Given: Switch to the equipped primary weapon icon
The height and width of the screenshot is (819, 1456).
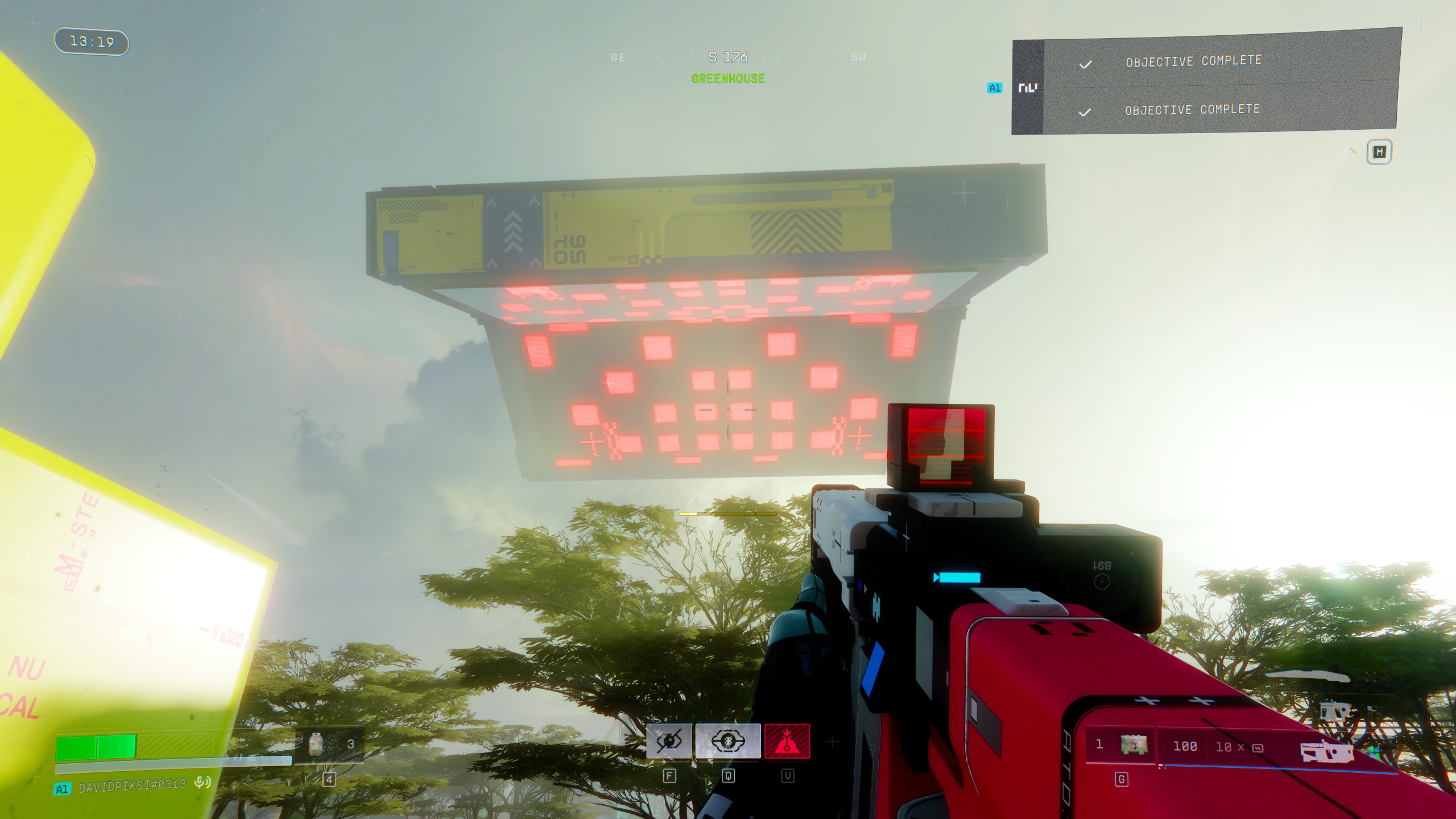Looking at the screenshot, I should (x=1325, y=752).
